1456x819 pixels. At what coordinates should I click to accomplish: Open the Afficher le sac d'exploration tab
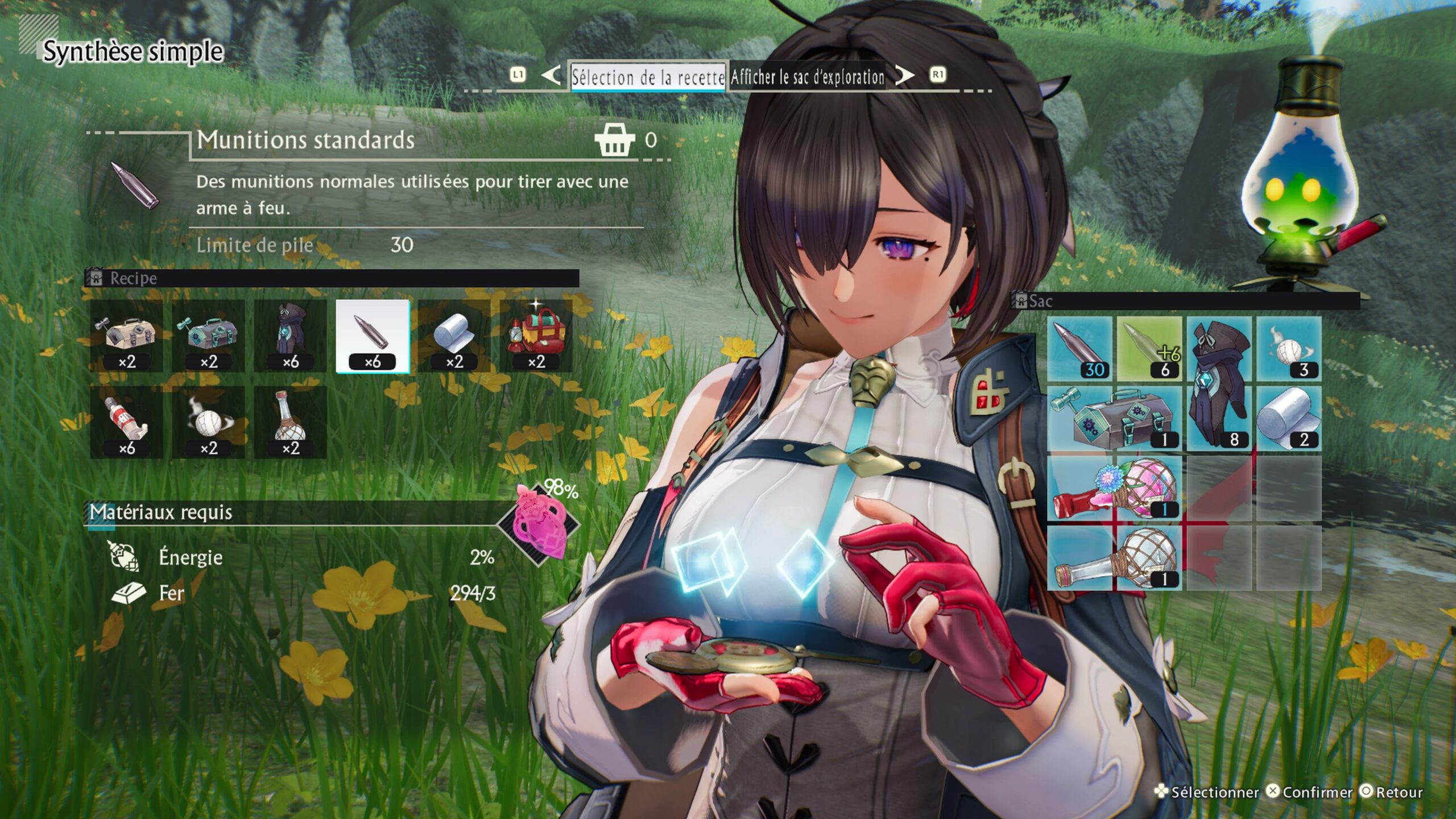point(807,77)
